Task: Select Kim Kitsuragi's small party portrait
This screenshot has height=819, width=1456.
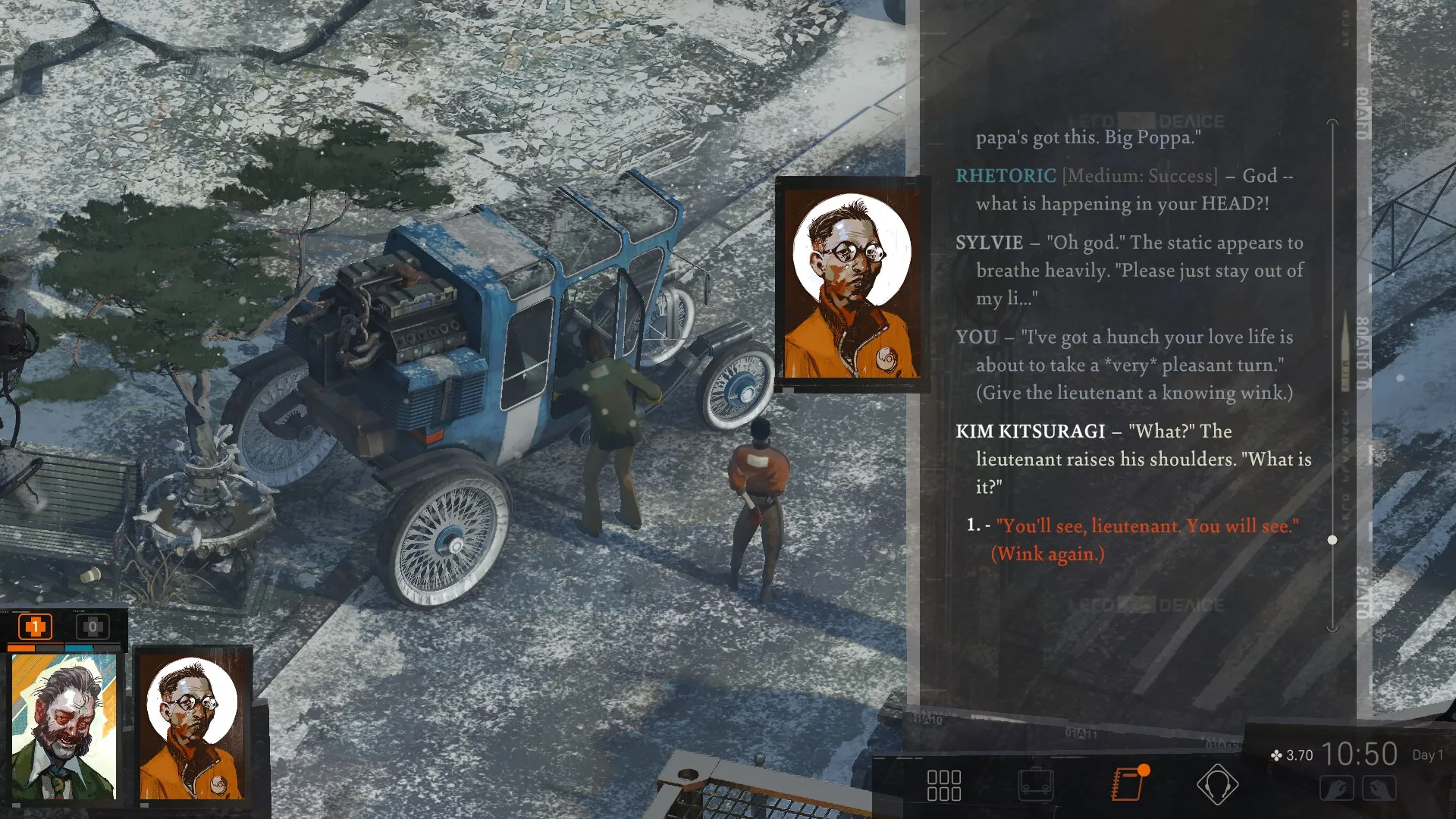Action: point(193,726)
